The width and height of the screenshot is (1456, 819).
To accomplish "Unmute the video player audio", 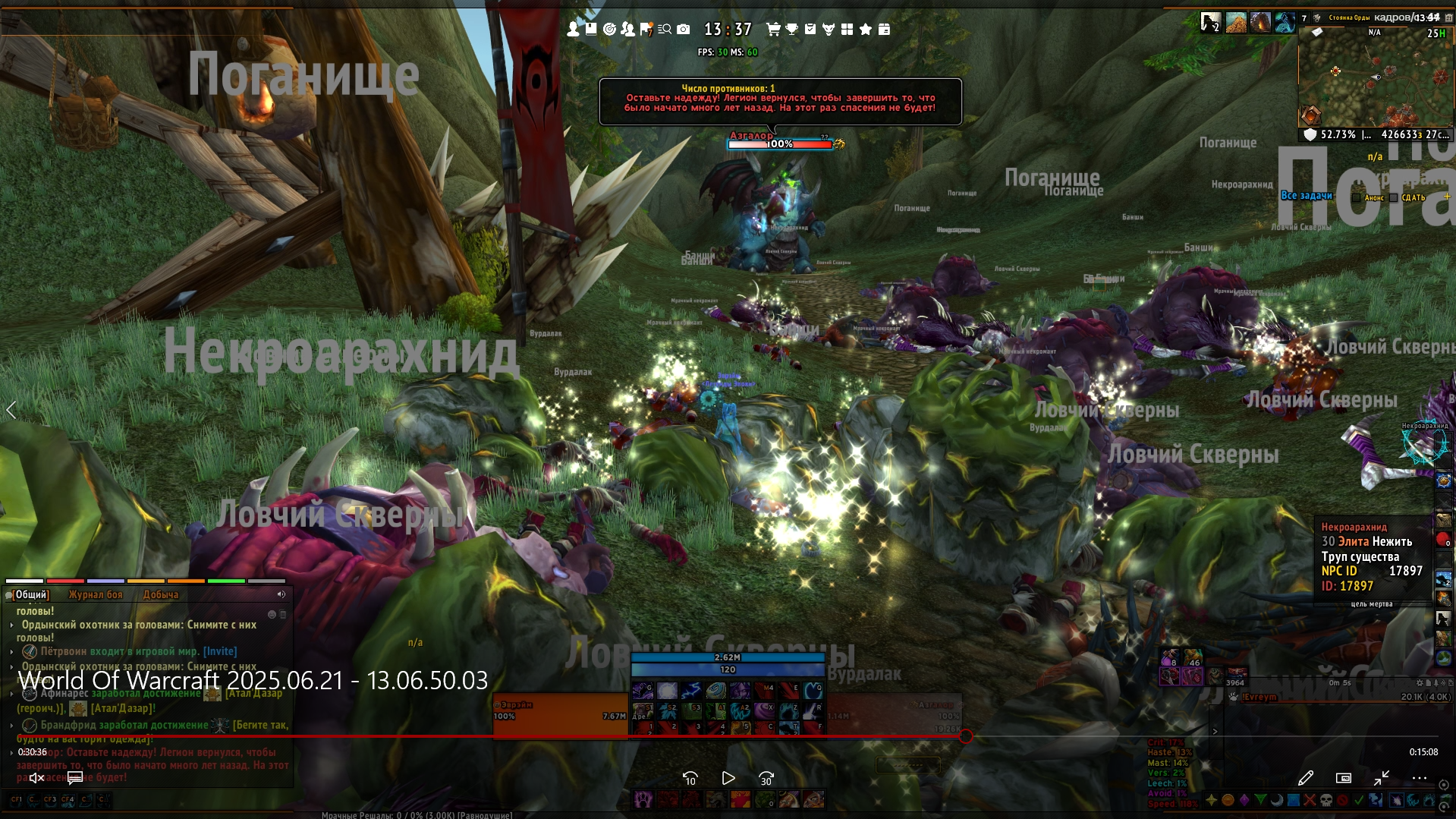I will pyautogui.click(x=36, y=777).
